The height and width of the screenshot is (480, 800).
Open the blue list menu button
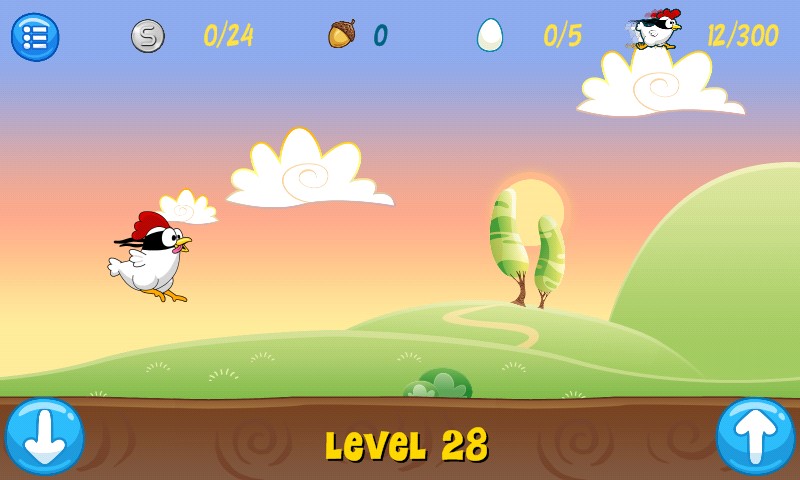(35, 37)
